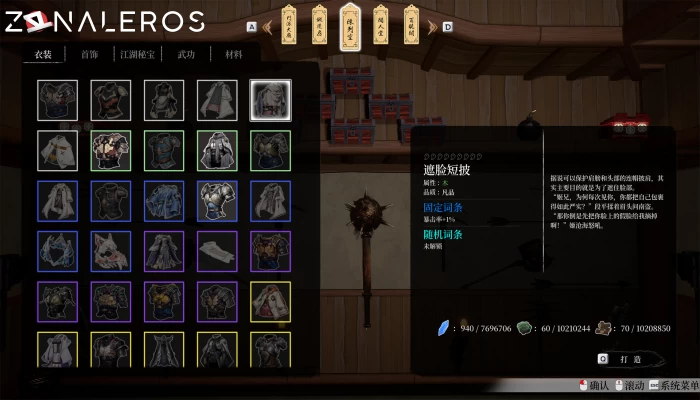Switch to the 衣装 clothing tab
The image size is (700, 400).
coord(43,55)
